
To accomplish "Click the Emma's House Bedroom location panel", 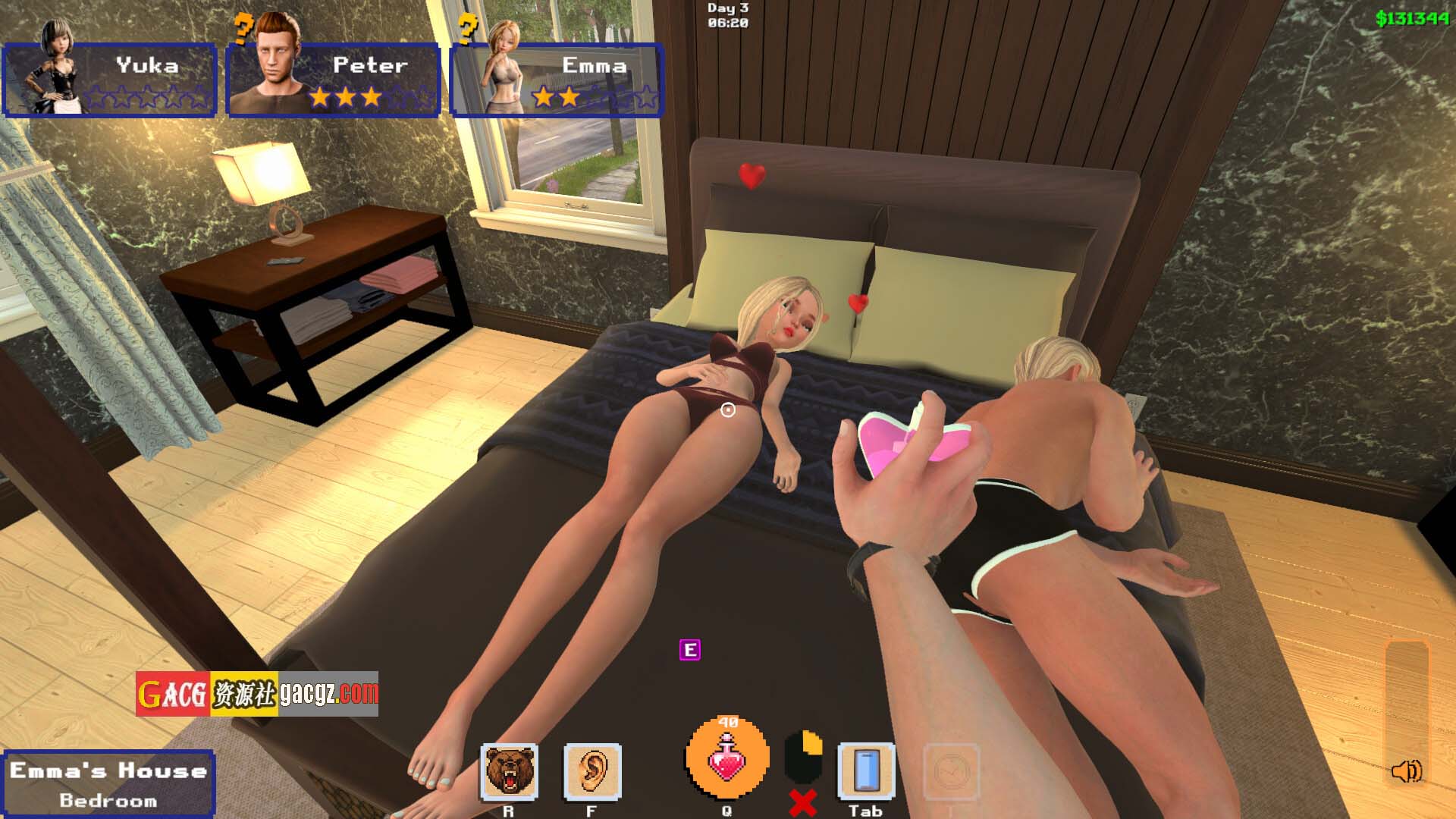I will coord(108,784).
